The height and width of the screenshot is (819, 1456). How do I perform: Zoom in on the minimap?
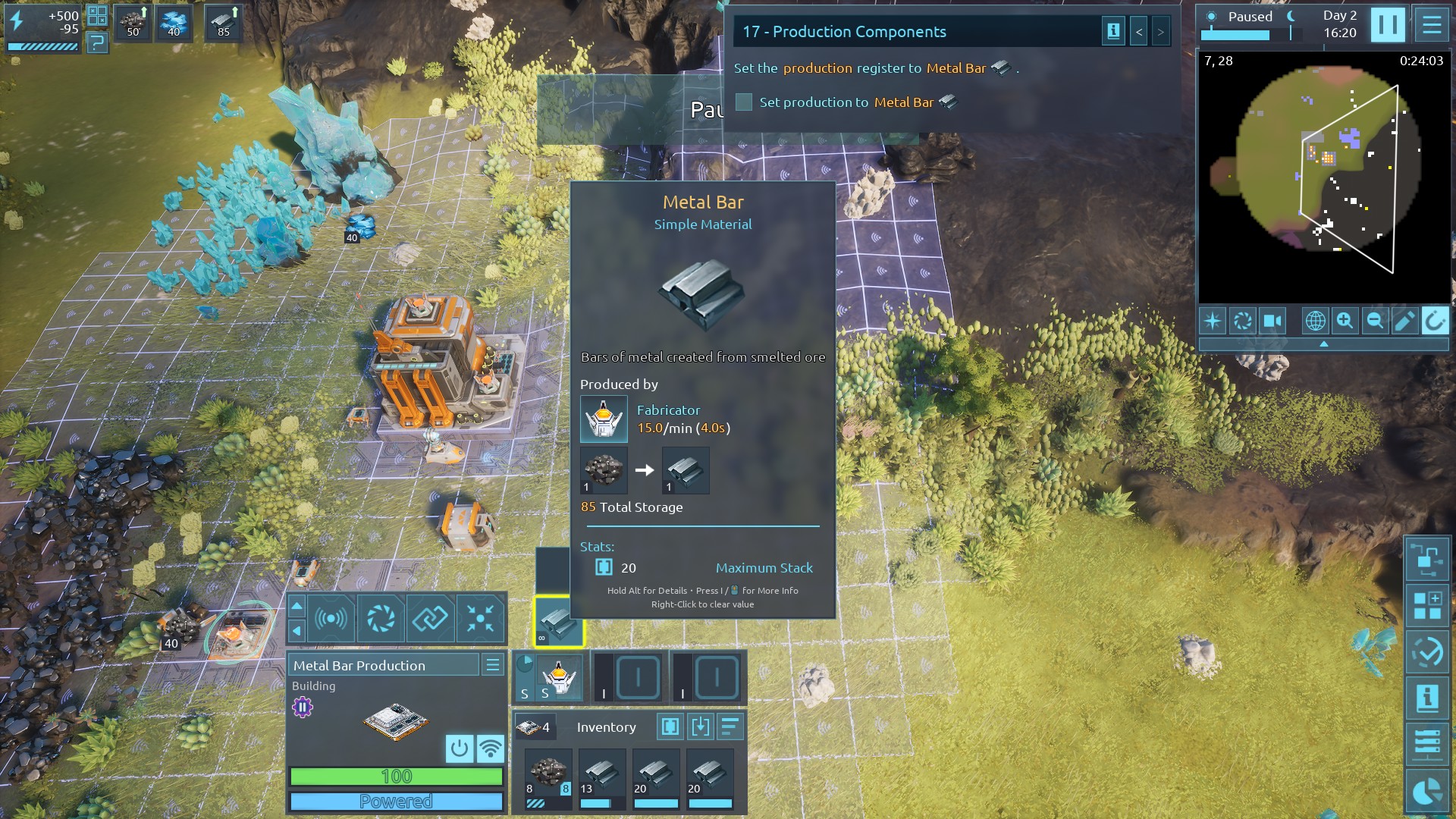pos(1345,321)
